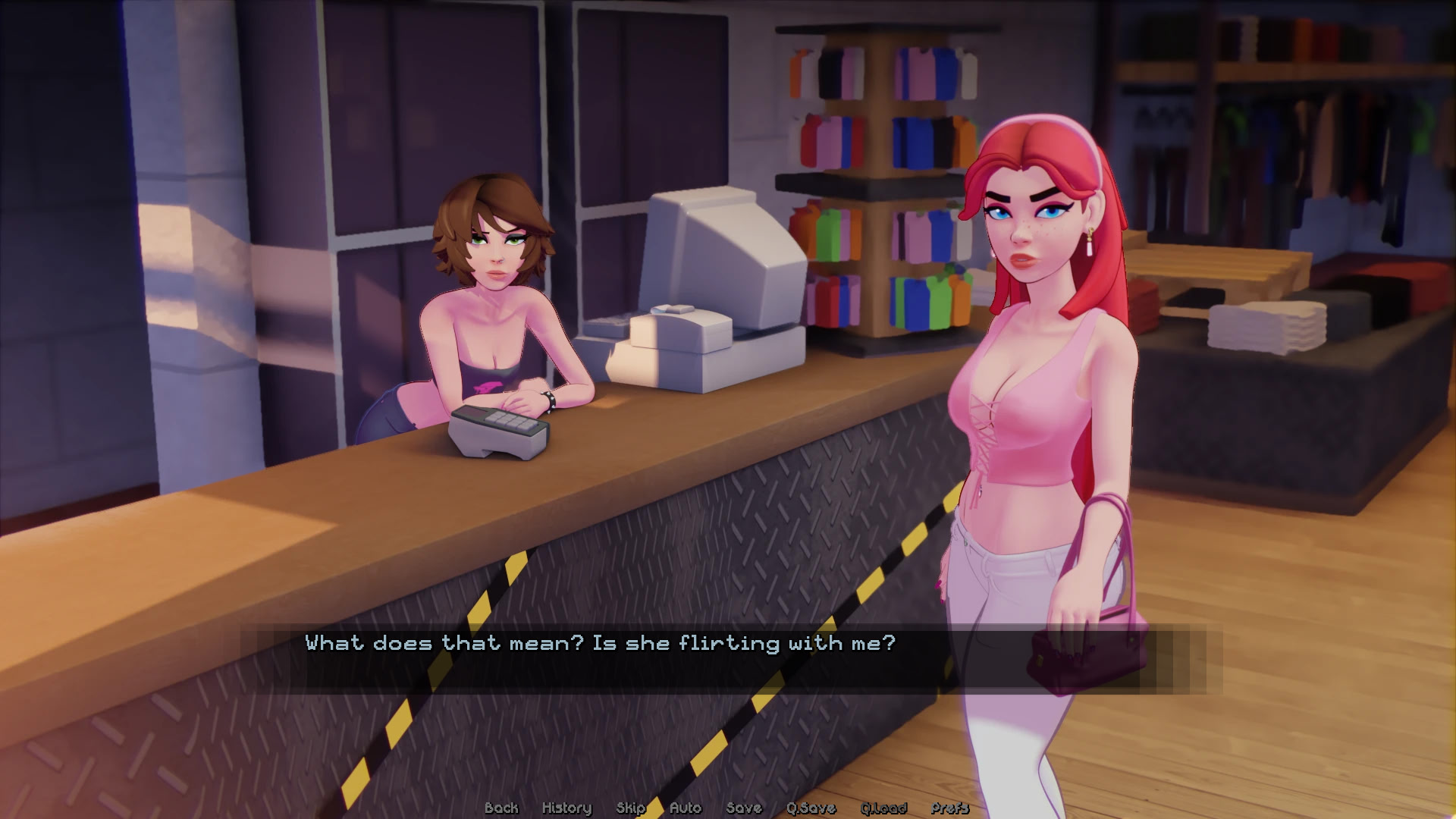1456x819 pixels.
Task: Toggle Auto-advance for dialogue
Action: coord(686,808)
